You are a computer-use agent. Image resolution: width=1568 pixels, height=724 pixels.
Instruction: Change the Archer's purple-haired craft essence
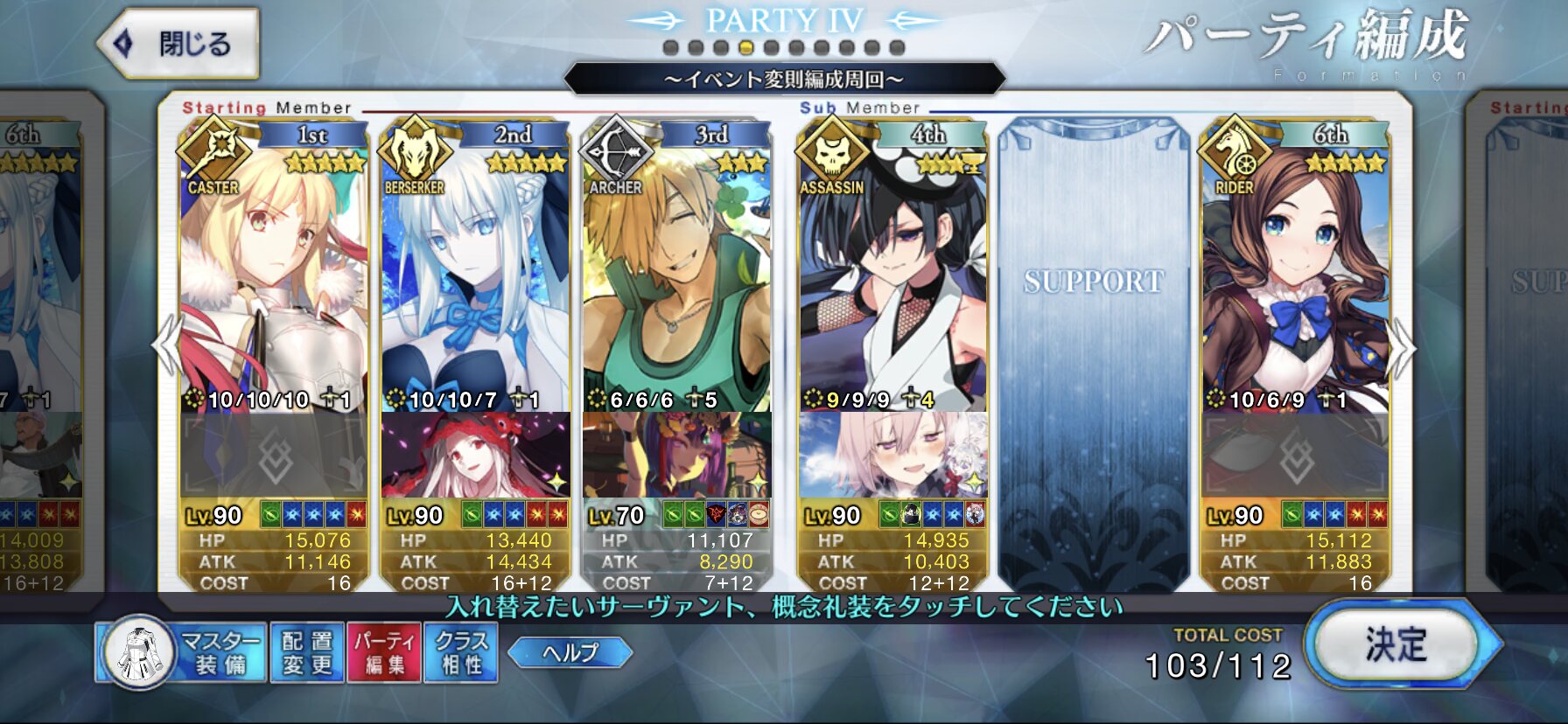[x=676, y=456]
